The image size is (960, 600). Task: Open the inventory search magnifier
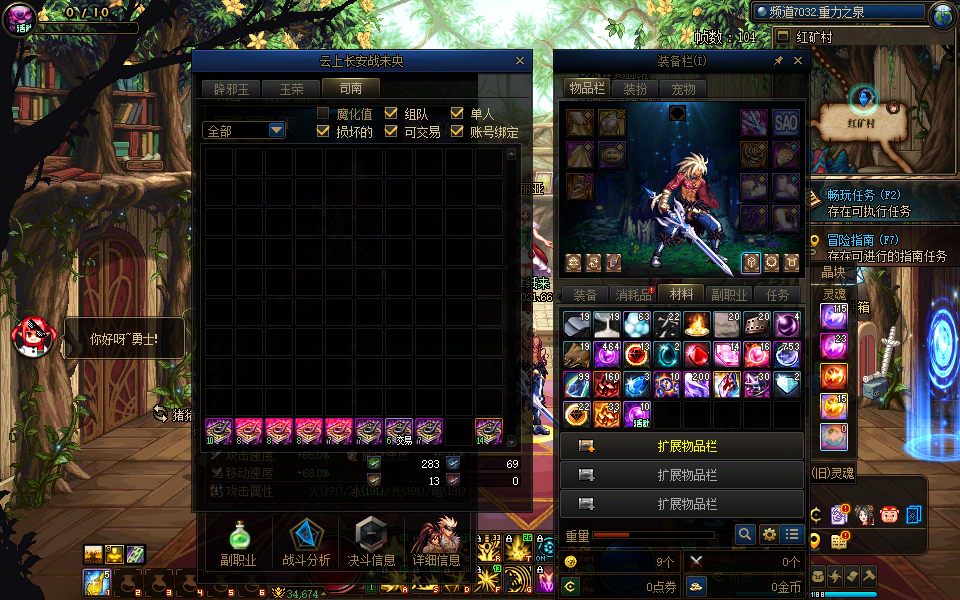click(745, 535)
